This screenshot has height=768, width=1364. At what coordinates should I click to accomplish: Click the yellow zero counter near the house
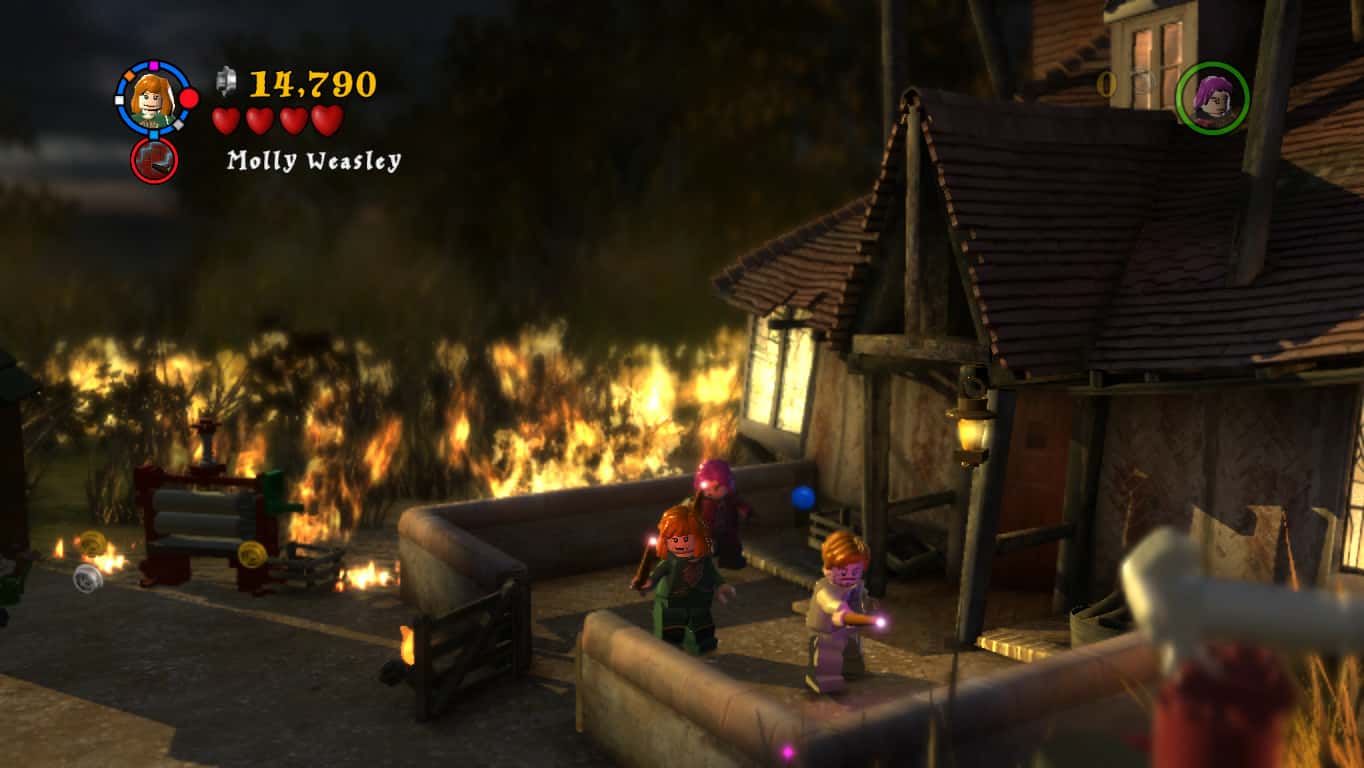coord(1106,85)
